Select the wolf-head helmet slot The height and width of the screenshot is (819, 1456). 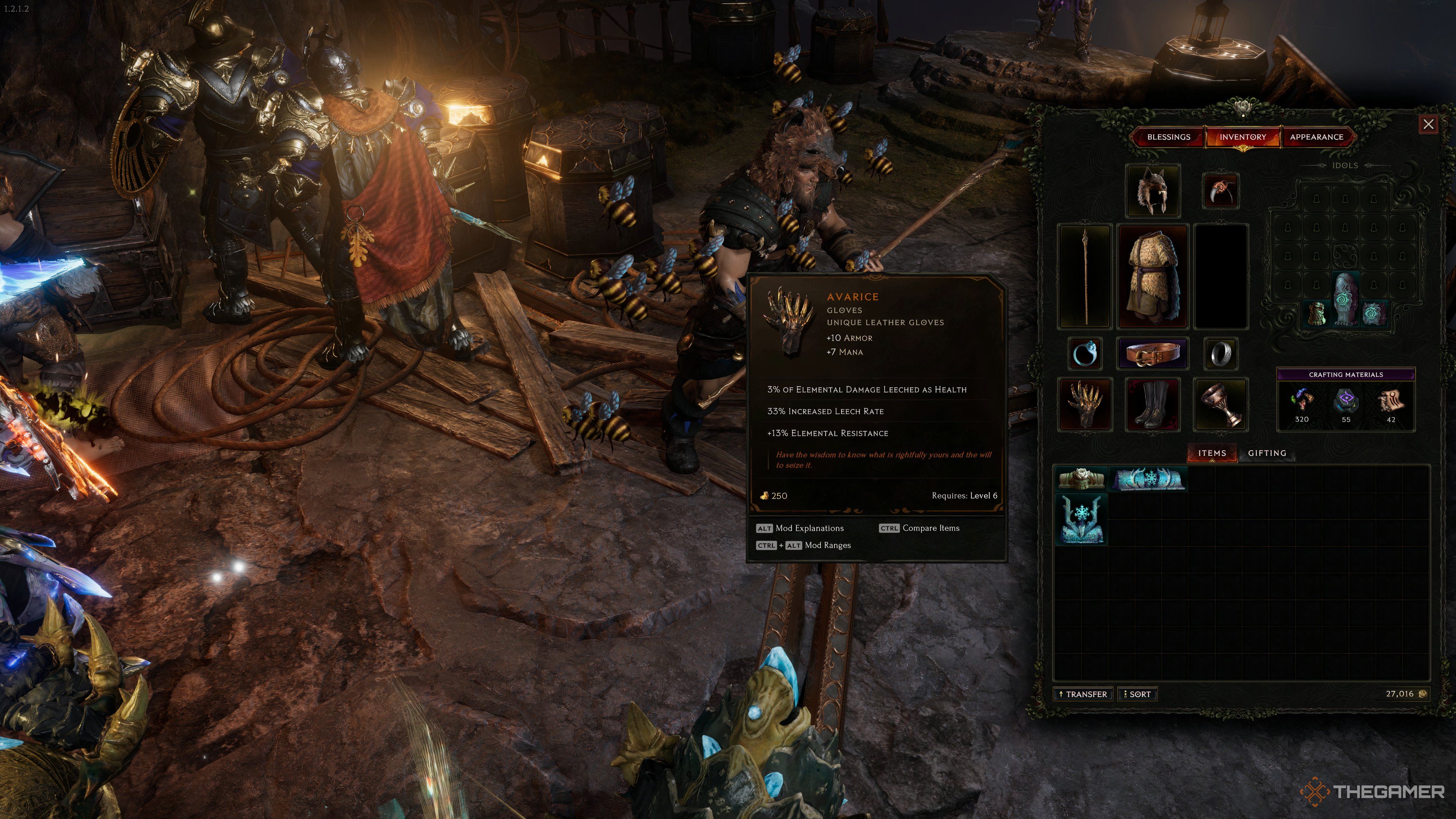(x=1153, y=191)
